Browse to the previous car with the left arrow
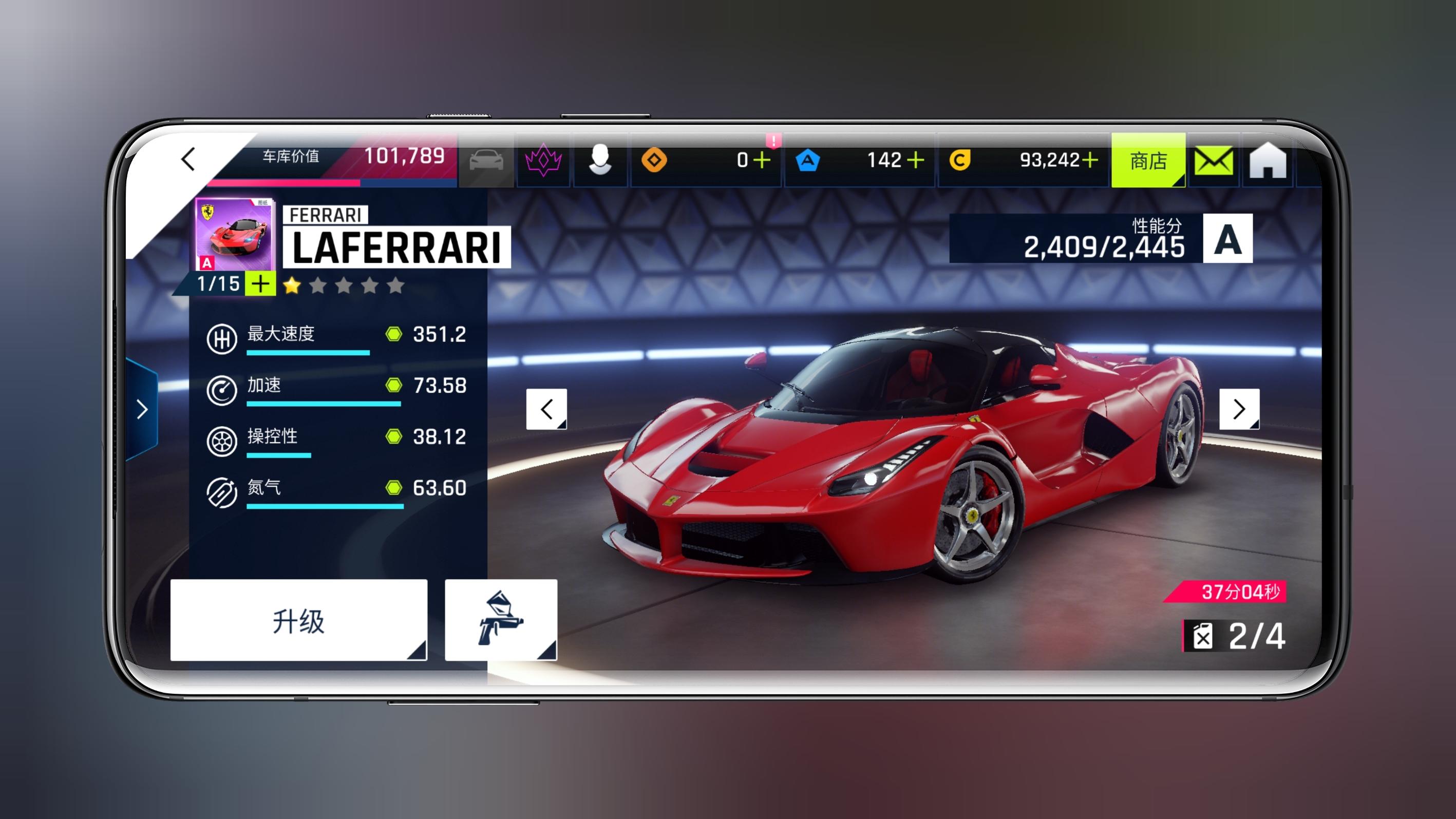Image resolution: width=1456 pixels, height=819 pixels. click(546, 410)
